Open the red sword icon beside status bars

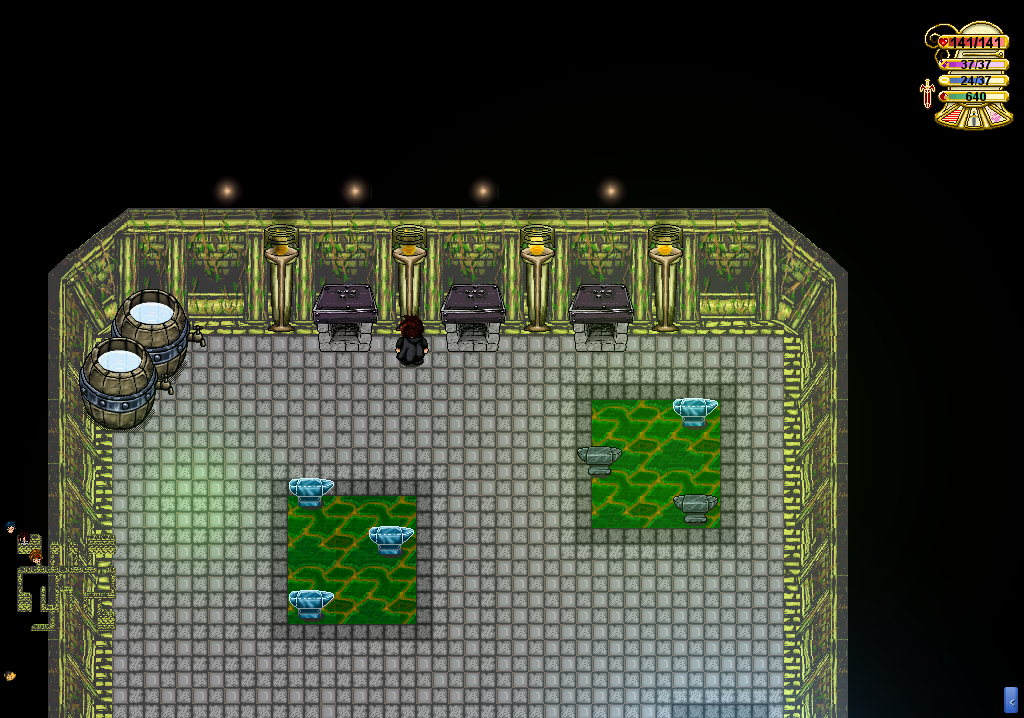(927, 94)
